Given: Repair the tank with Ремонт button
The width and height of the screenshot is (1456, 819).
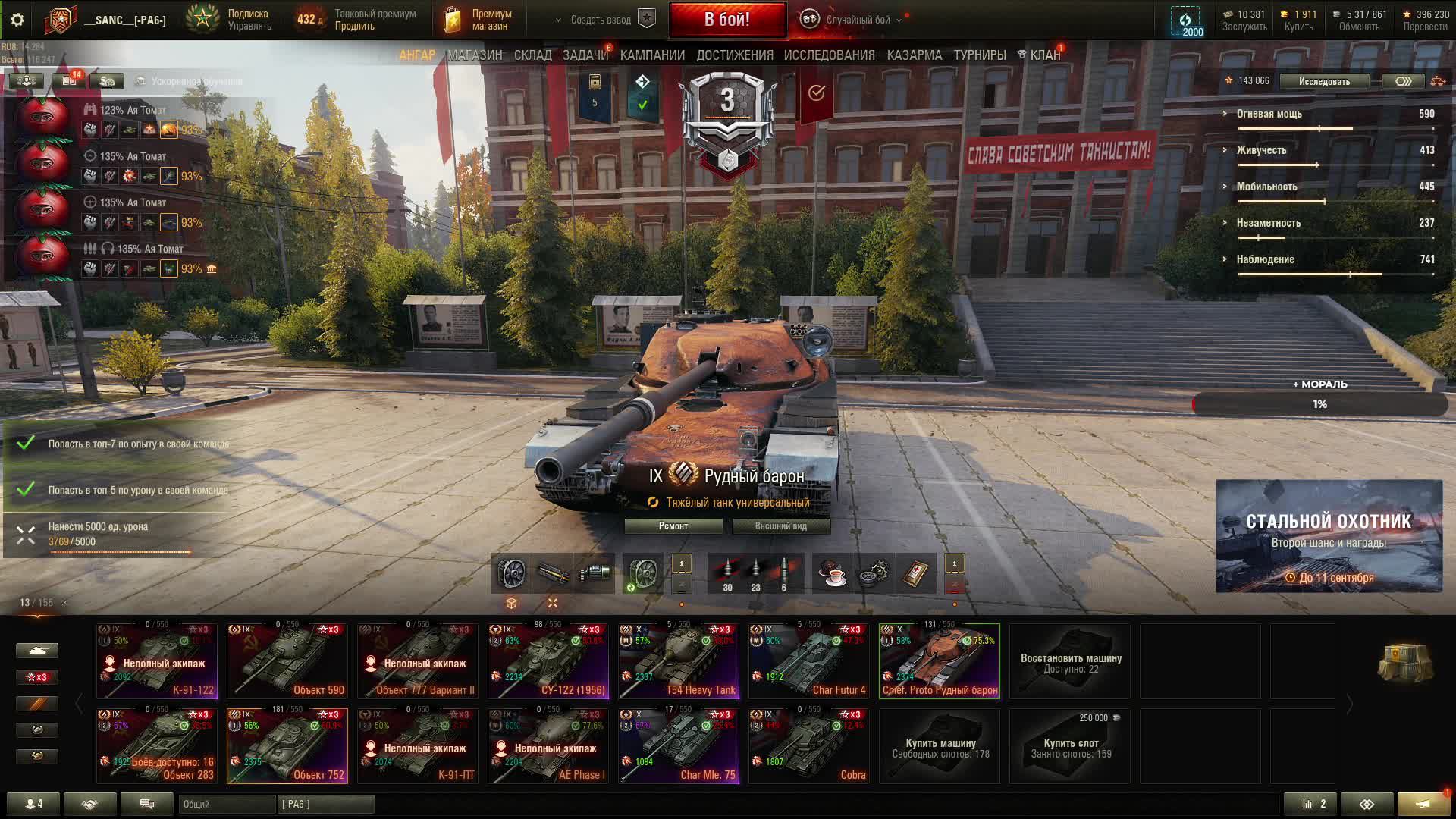Looking at the screenshot, I should tap(673, 526).
